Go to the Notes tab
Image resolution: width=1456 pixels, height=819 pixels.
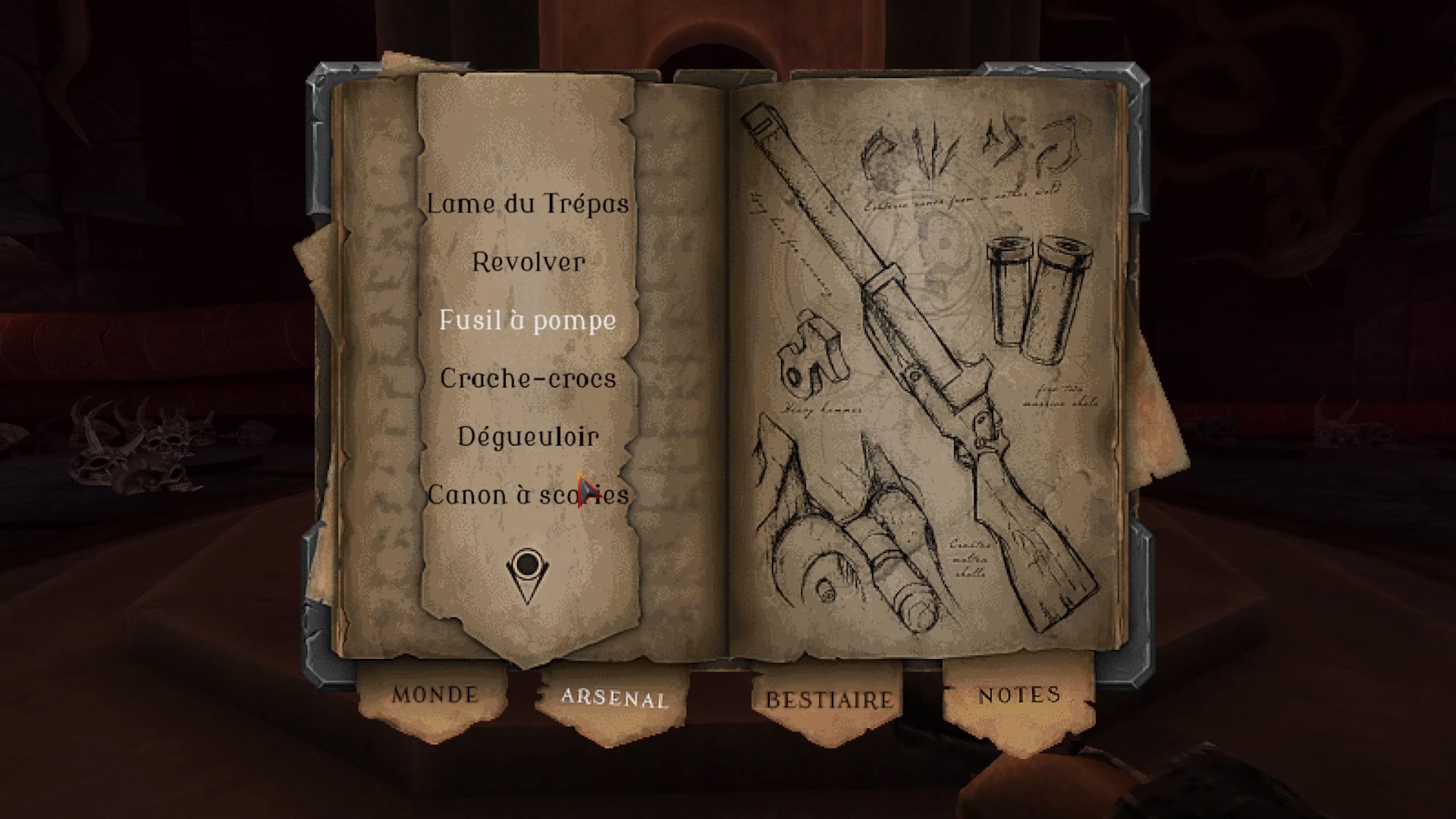click(x=1018, y=695)
